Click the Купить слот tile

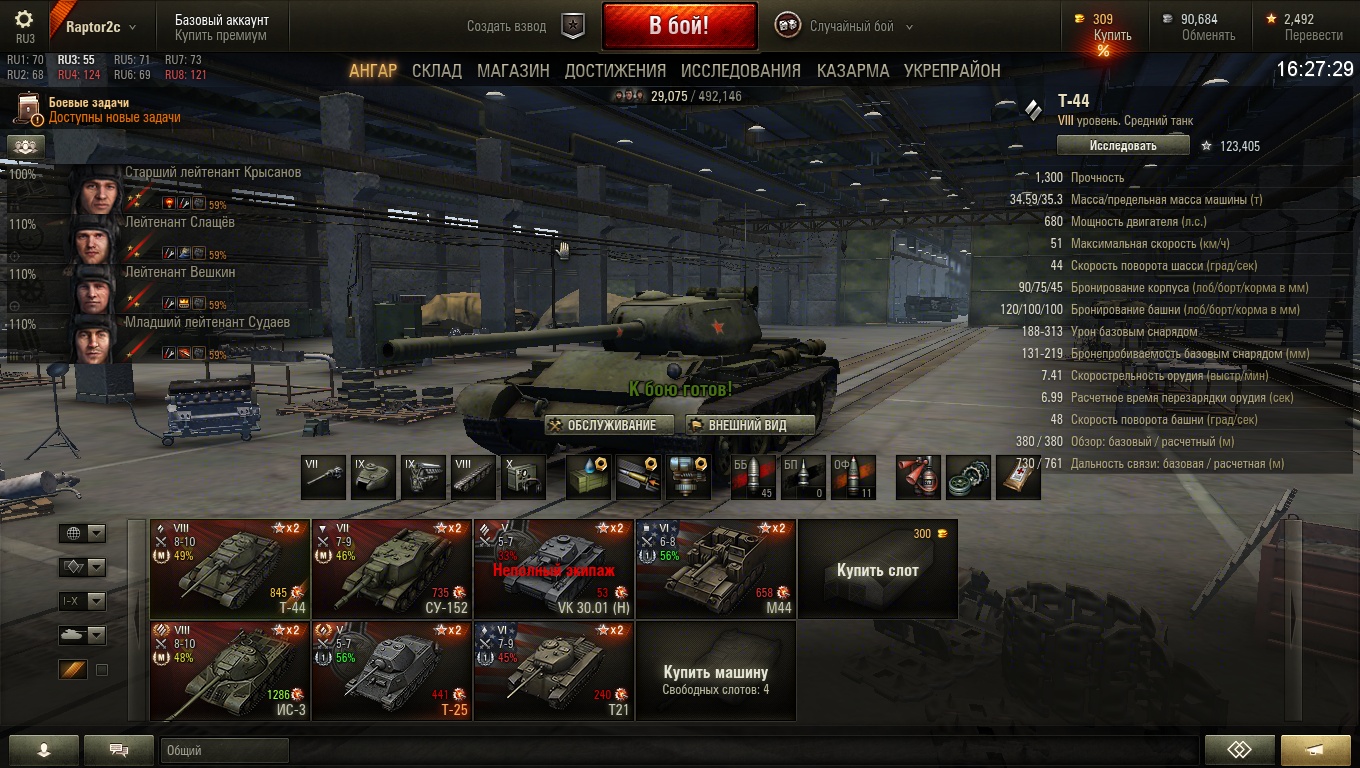(x=877, y=568)
